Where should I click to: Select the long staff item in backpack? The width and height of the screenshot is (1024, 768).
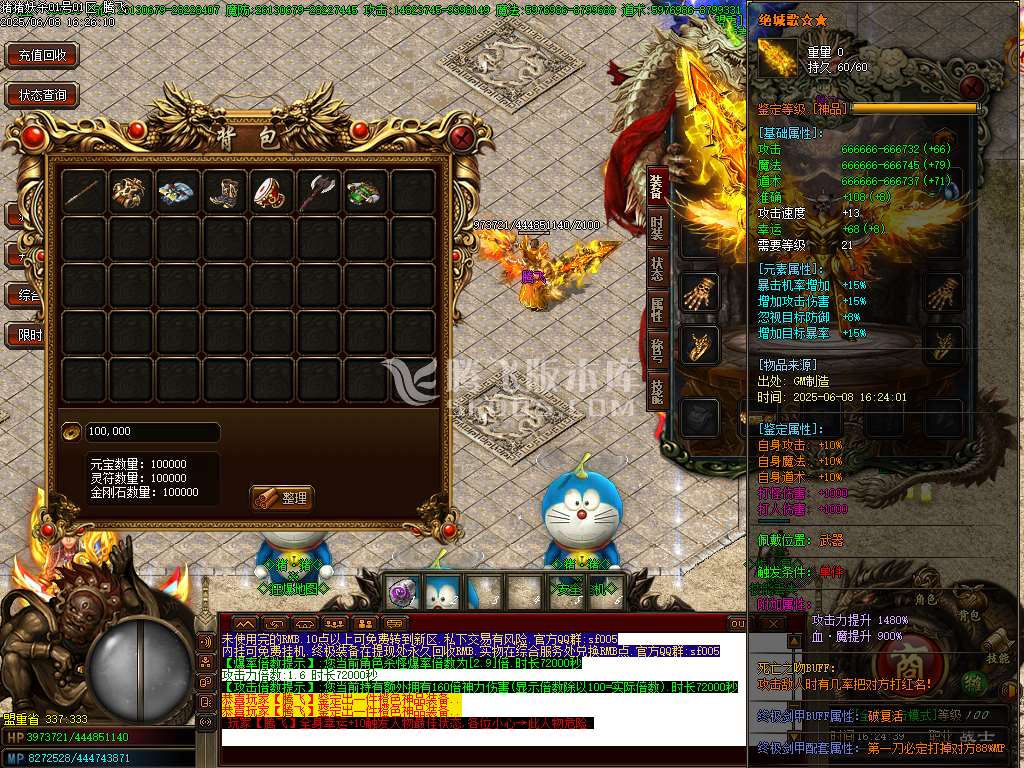pos(84,192)
